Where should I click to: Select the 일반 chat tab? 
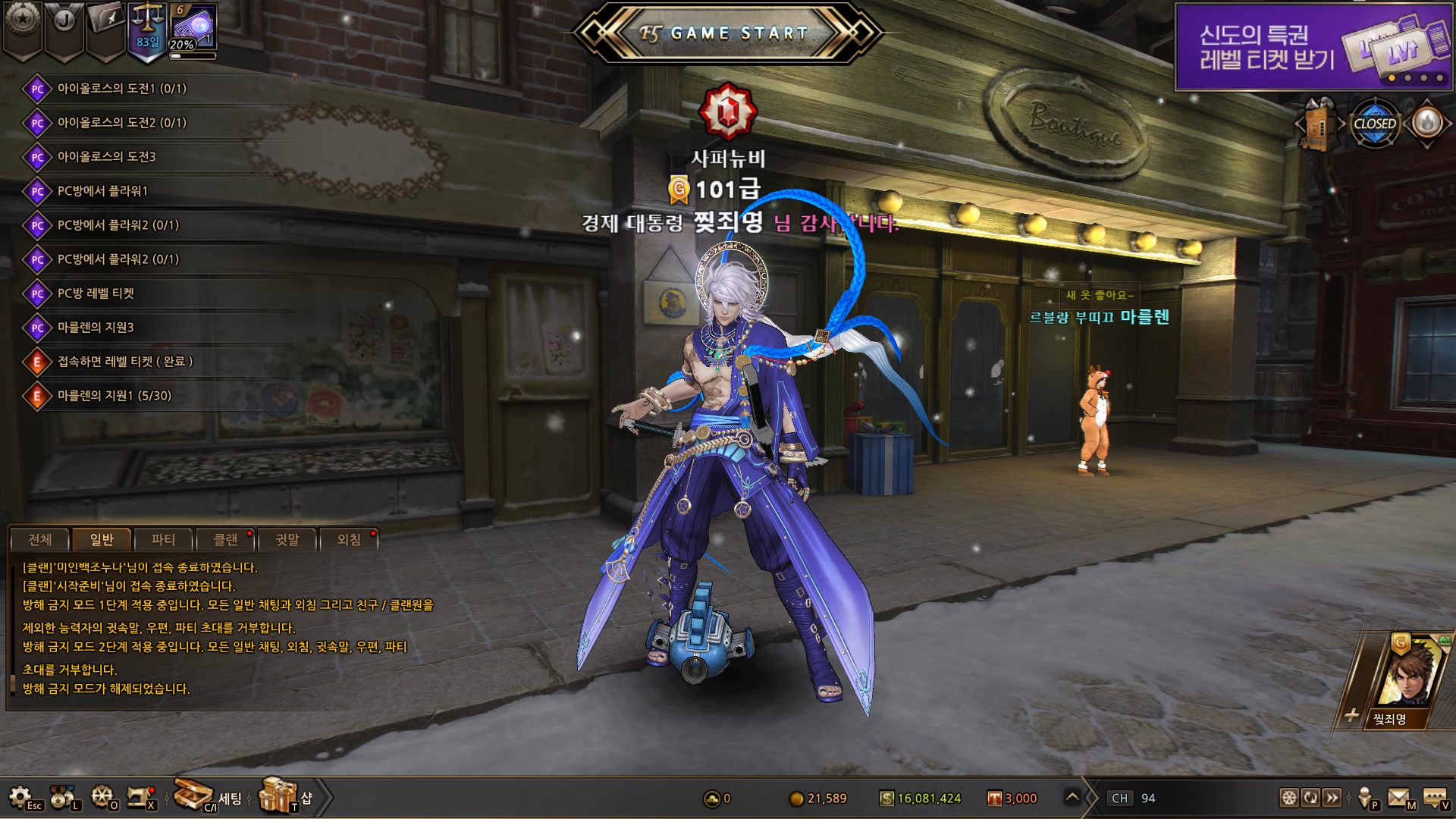point(102,539)
